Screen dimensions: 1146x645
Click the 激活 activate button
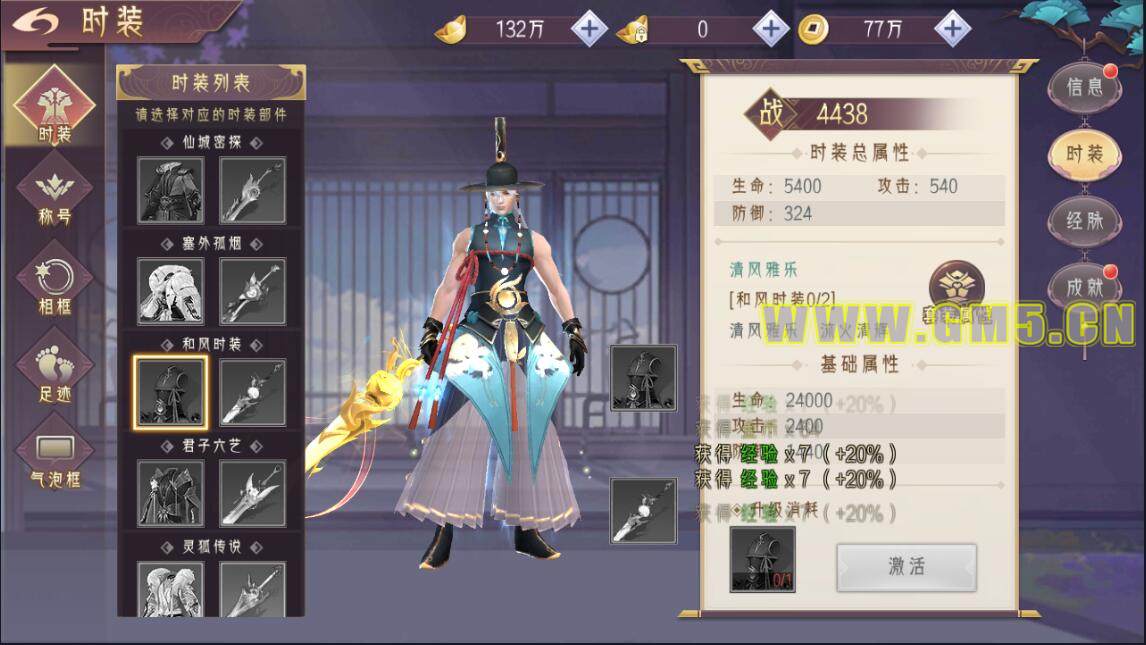pos(906,566)
